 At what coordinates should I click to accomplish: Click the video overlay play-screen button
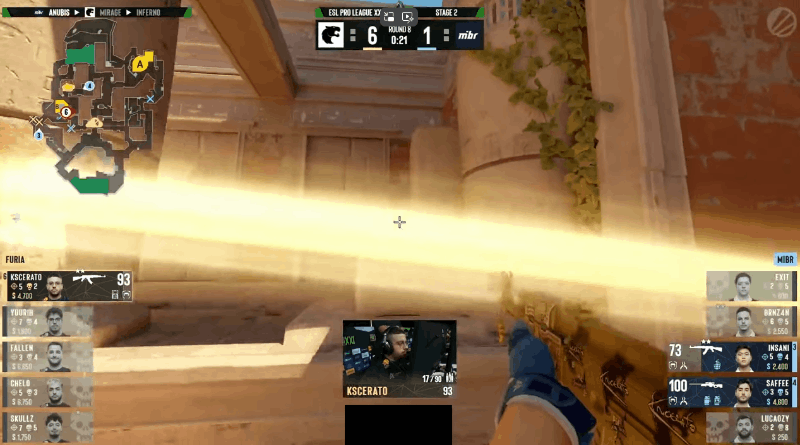[407, 17]
